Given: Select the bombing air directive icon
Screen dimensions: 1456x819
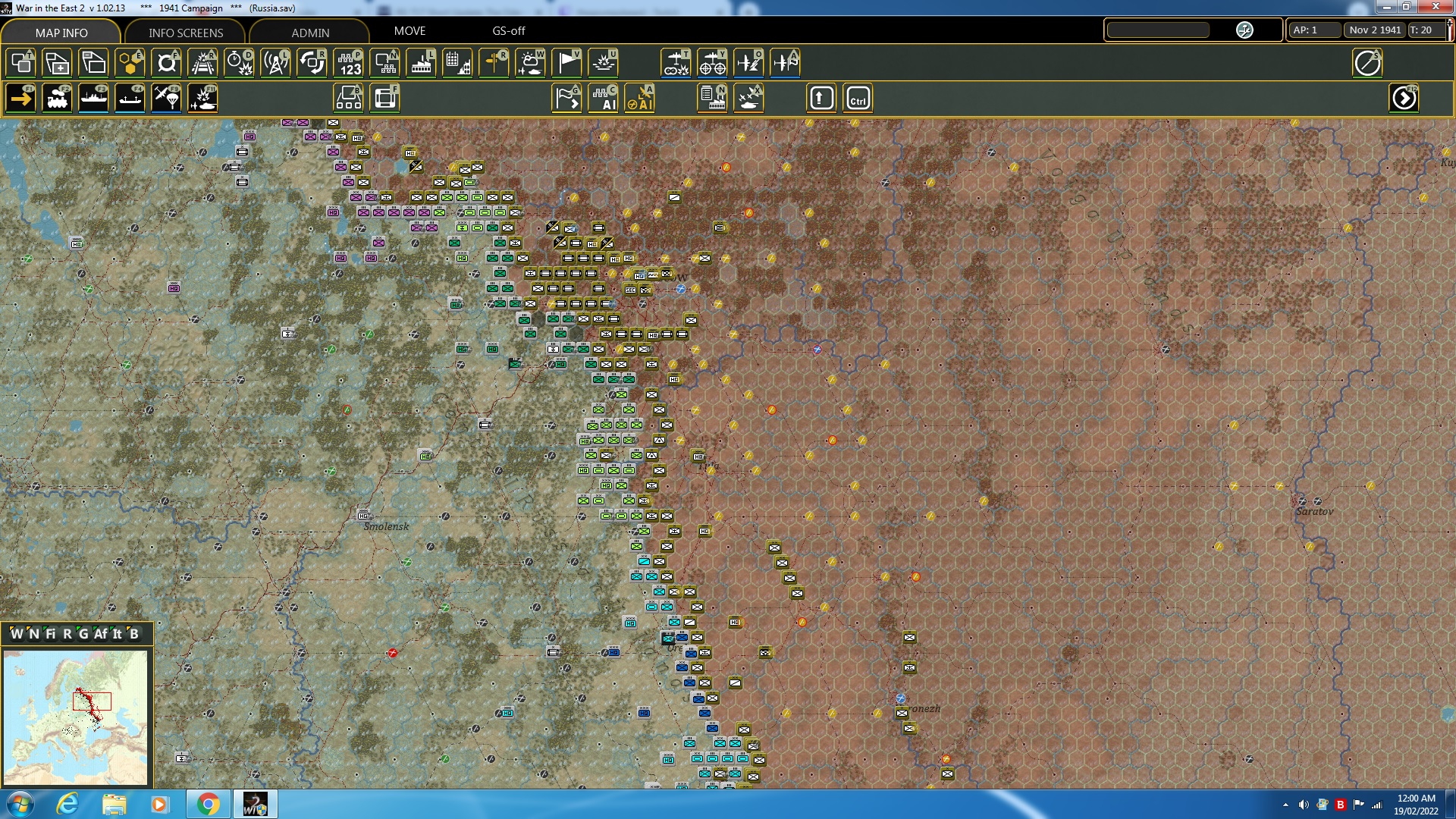Looking at the screenshot, I should [x=677, y=63].
